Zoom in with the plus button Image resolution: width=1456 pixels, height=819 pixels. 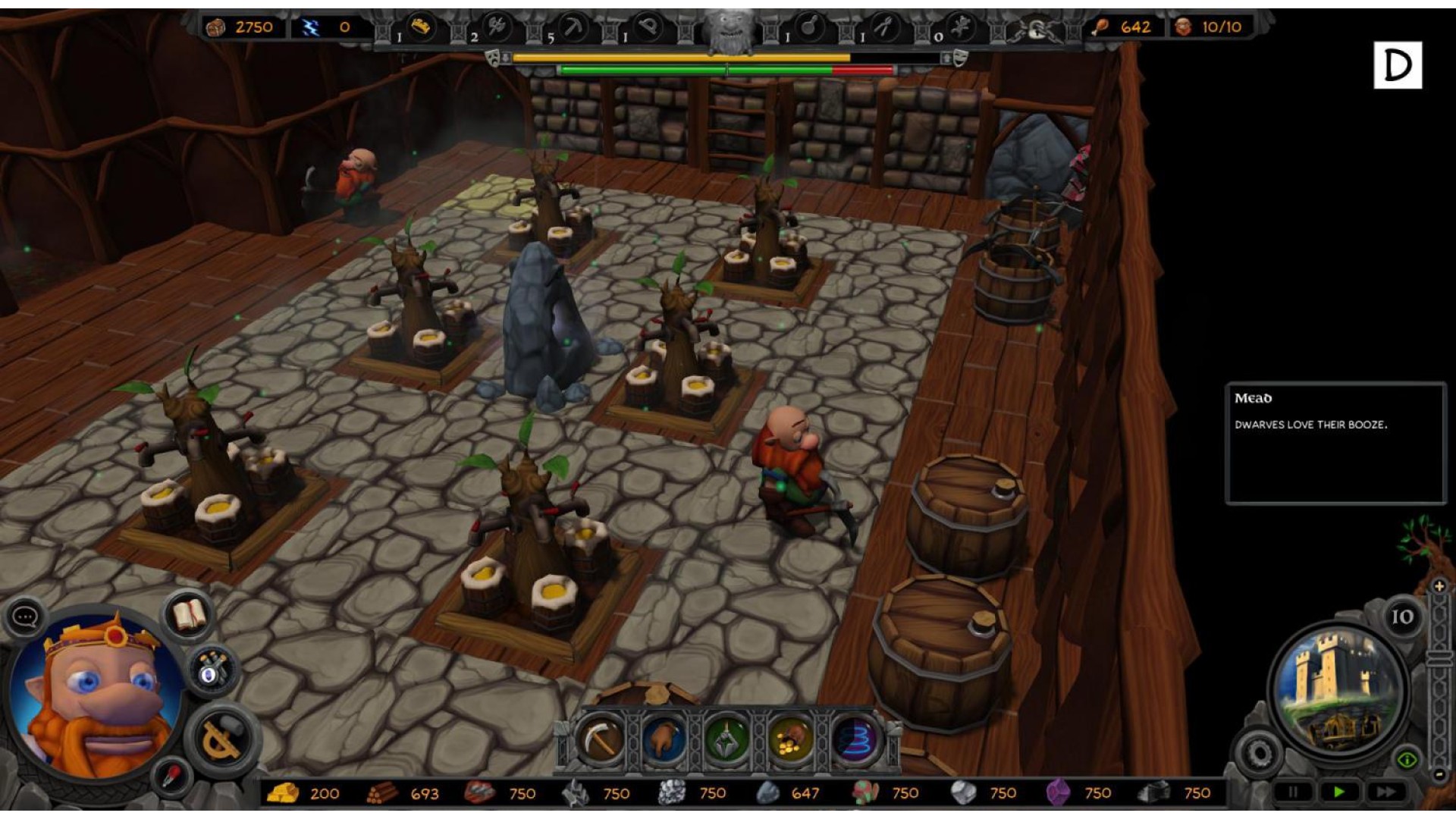(1439, 586)
